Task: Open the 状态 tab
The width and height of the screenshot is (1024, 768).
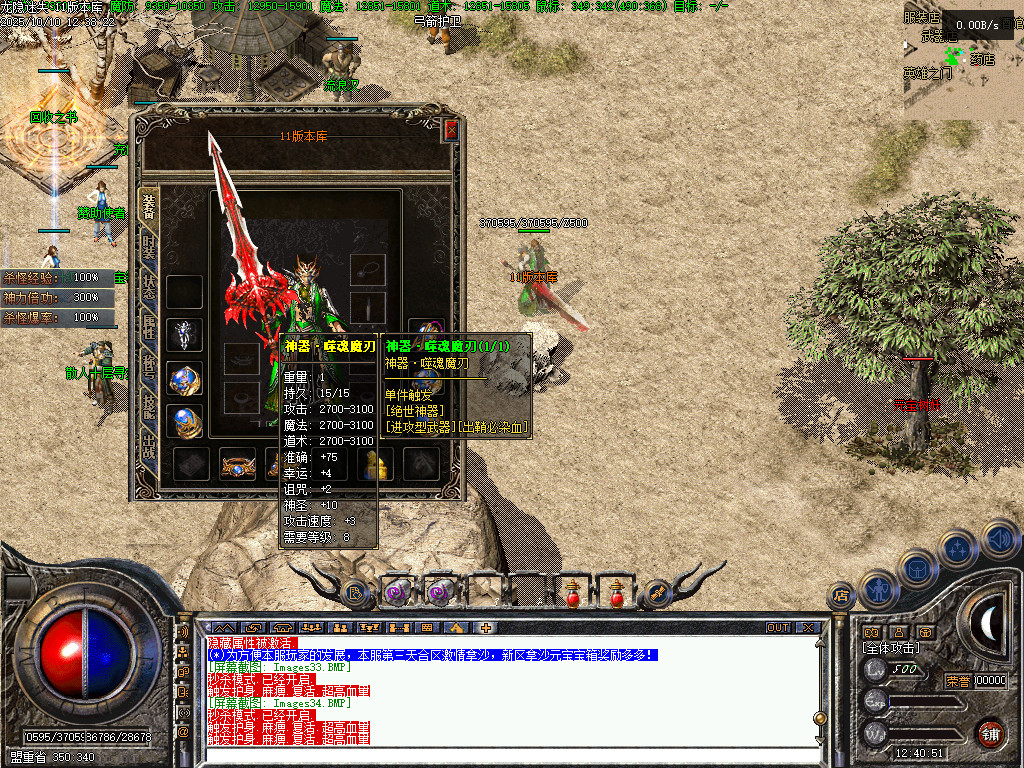Action: 149,289
